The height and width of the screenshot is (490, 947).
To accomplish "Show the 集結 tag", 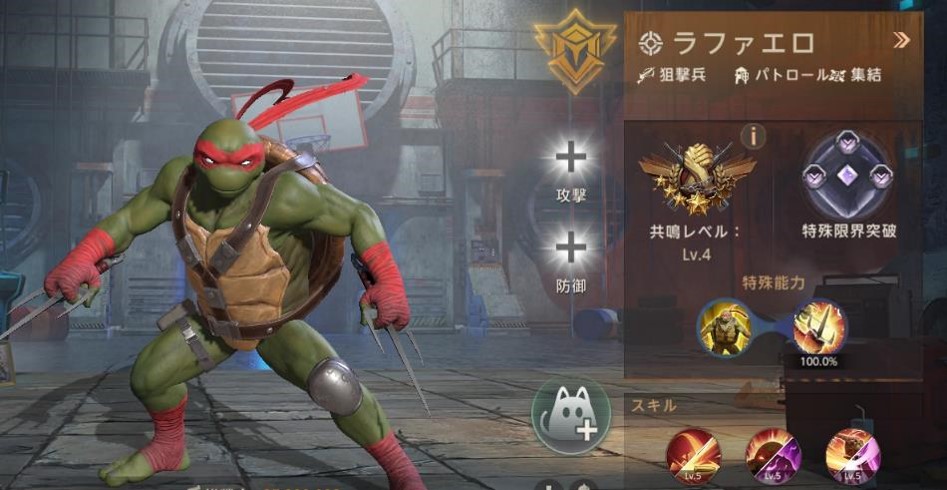I will coord(858,75).
